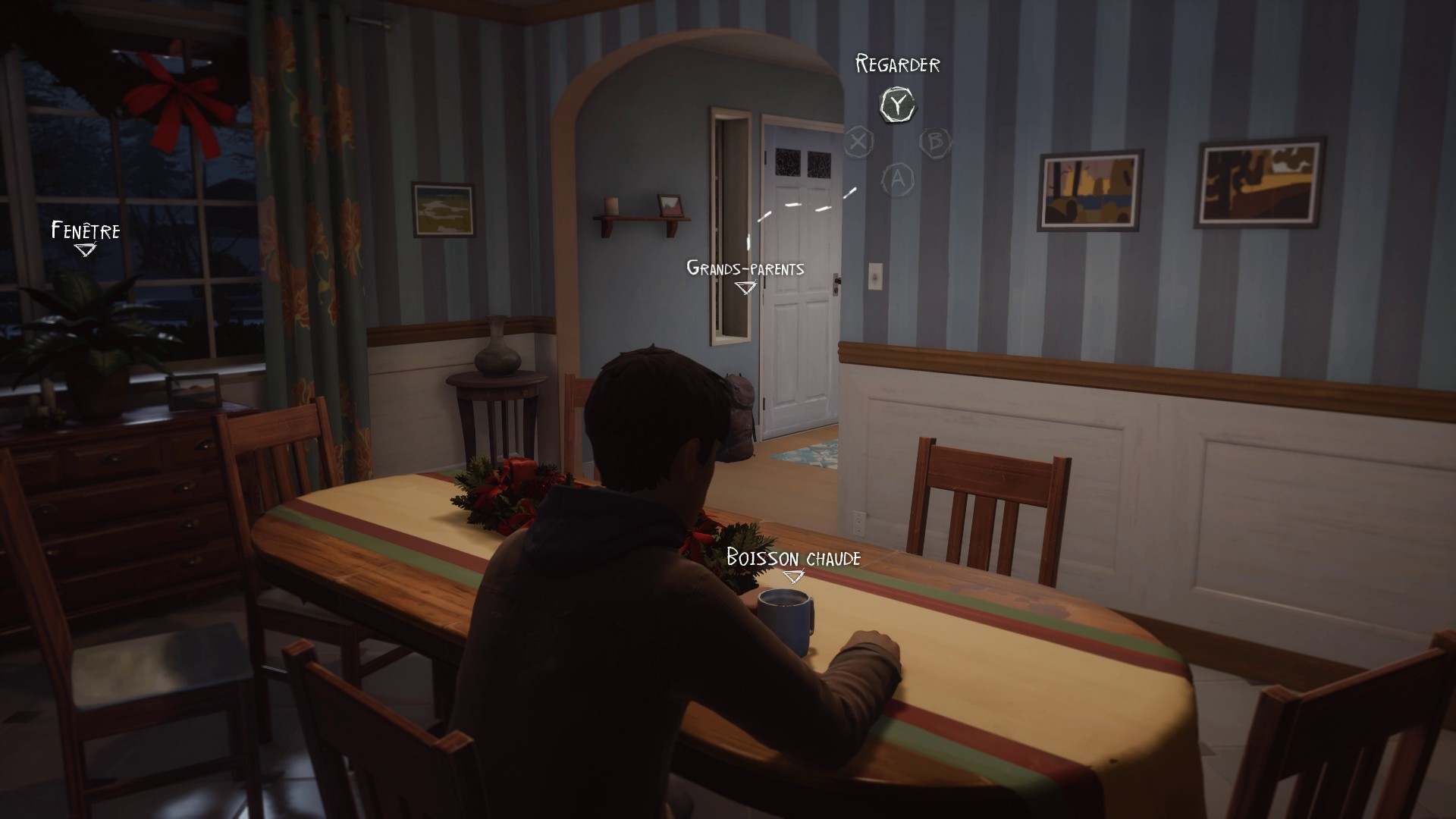Click the chevron marker under Grands-parents
The image size is (1456, 819).
click(745, 287)
